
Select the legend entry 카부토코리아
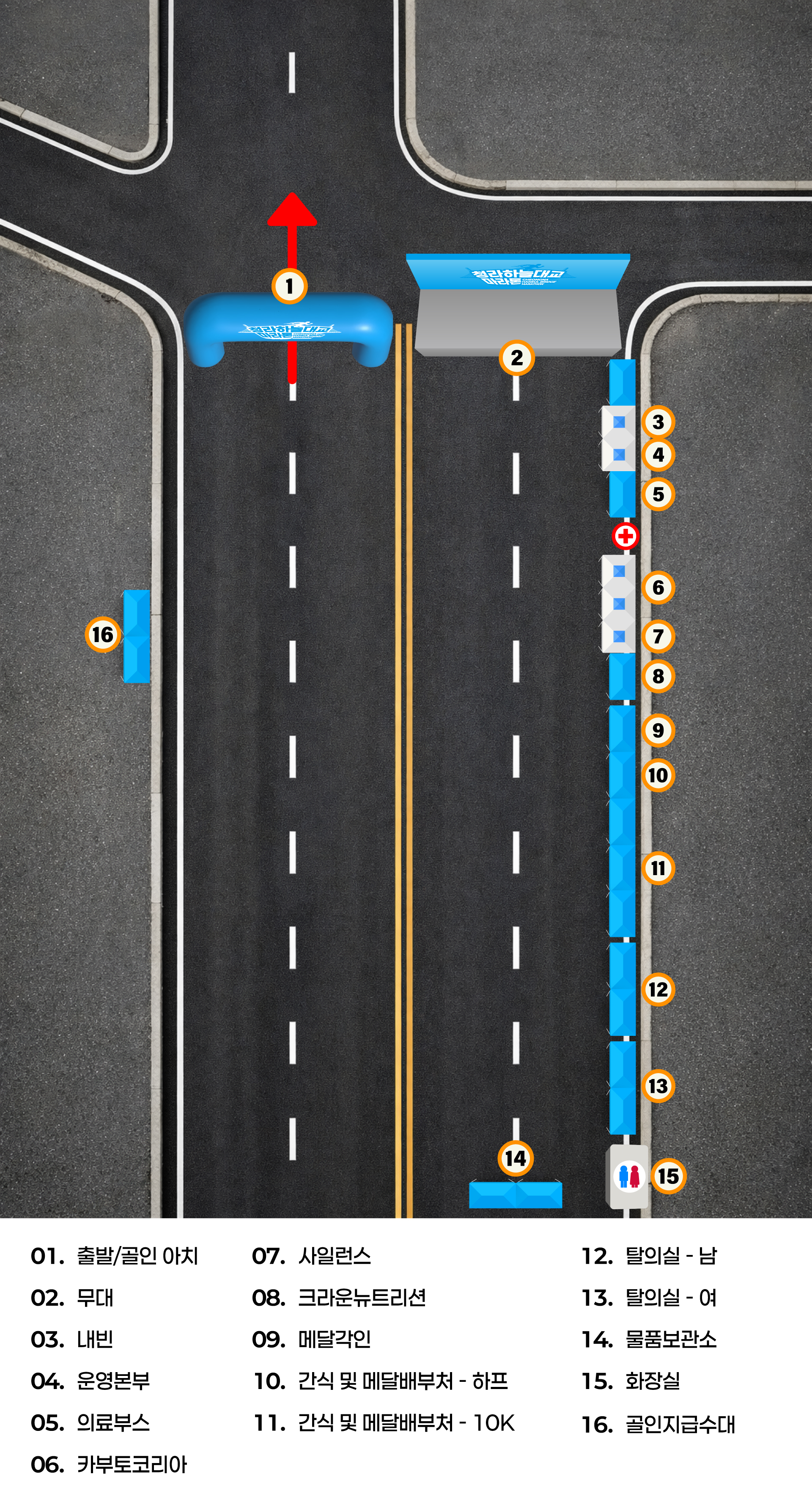pos(110,1465)
